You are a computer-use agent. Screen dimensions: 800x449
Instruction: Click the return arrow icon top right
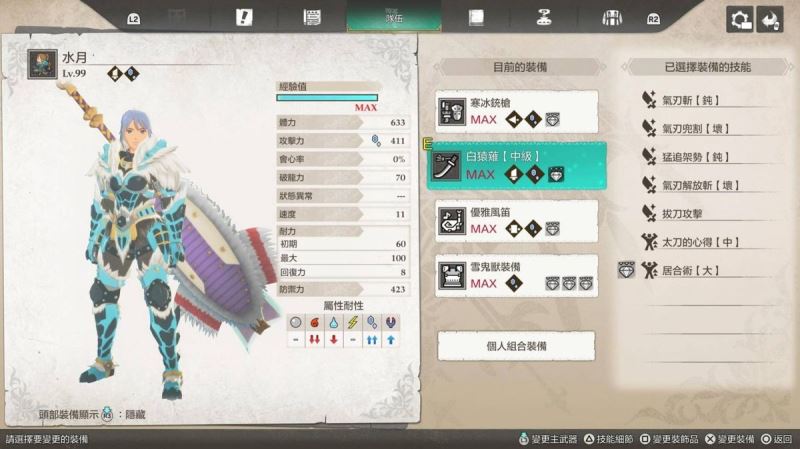pyautogui.click(x=770, y=20)
